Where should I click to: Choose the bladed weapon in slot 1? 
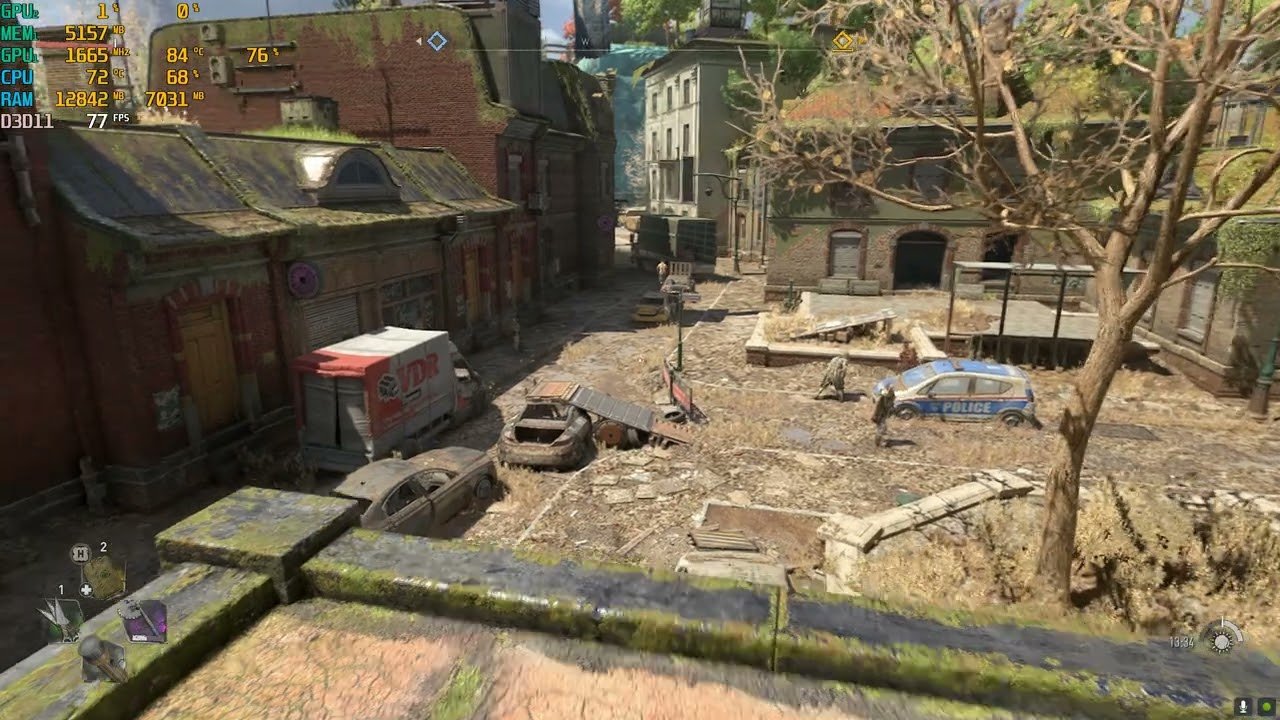click(x=62, y=620)
